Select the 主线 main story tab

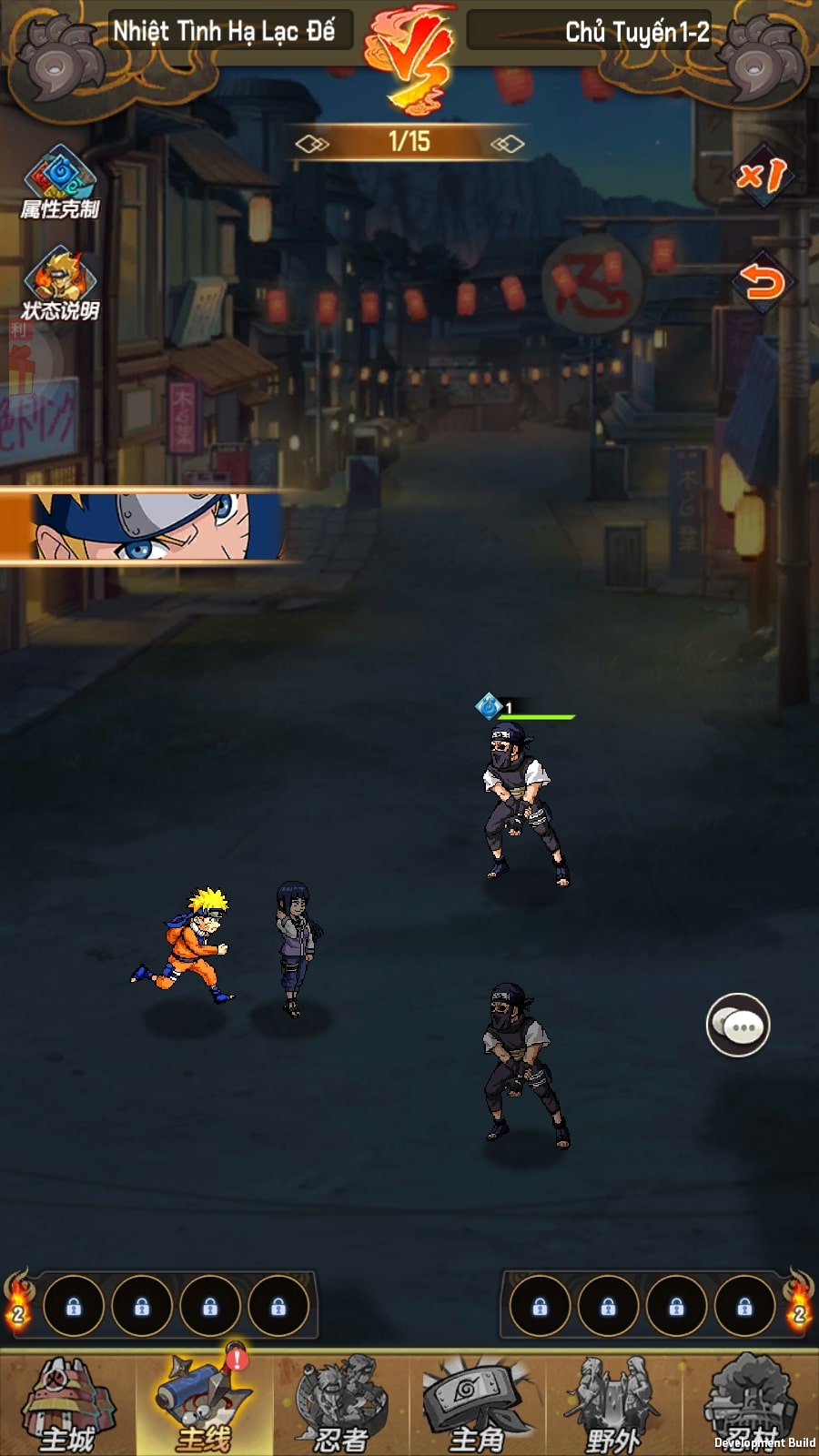point(204,1404)
